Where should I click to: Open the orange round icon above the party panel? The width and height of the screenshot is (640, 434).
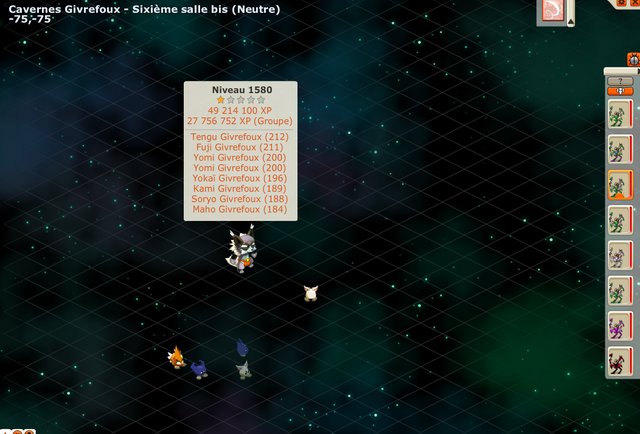click(x=633, y=59)
